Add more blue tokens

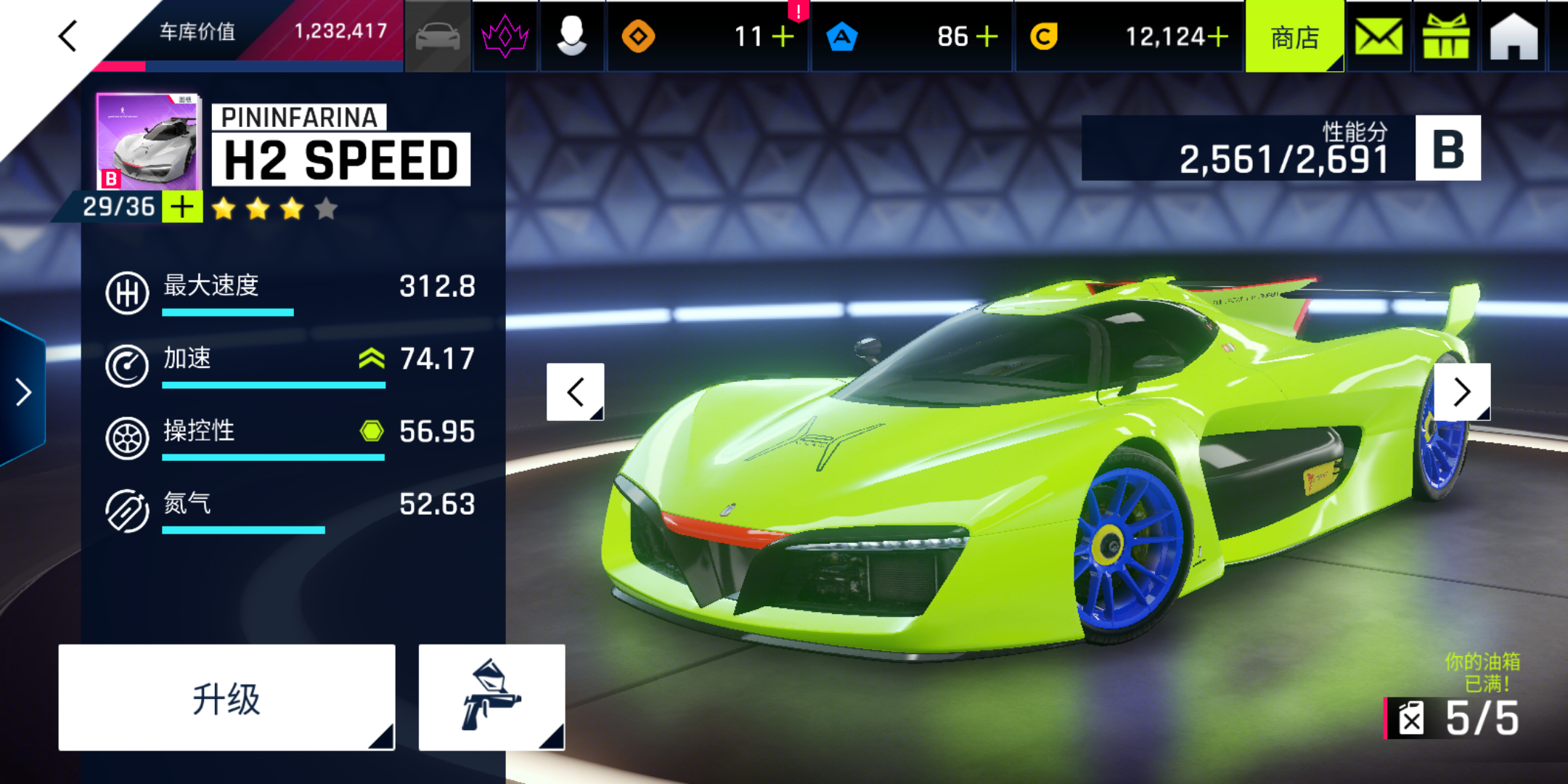coord(987,36)
